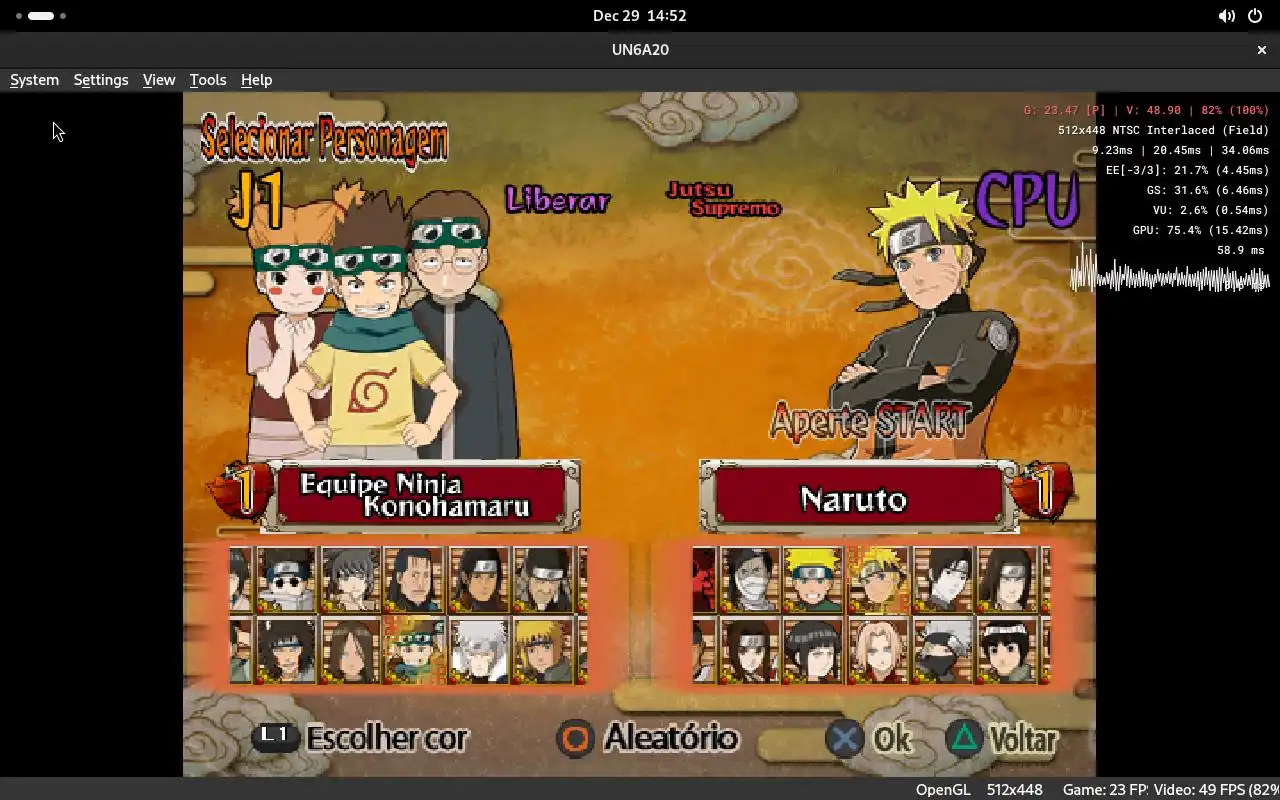Open the System menu
Viewport: 1280px width, 800px height.
(34, 80)
